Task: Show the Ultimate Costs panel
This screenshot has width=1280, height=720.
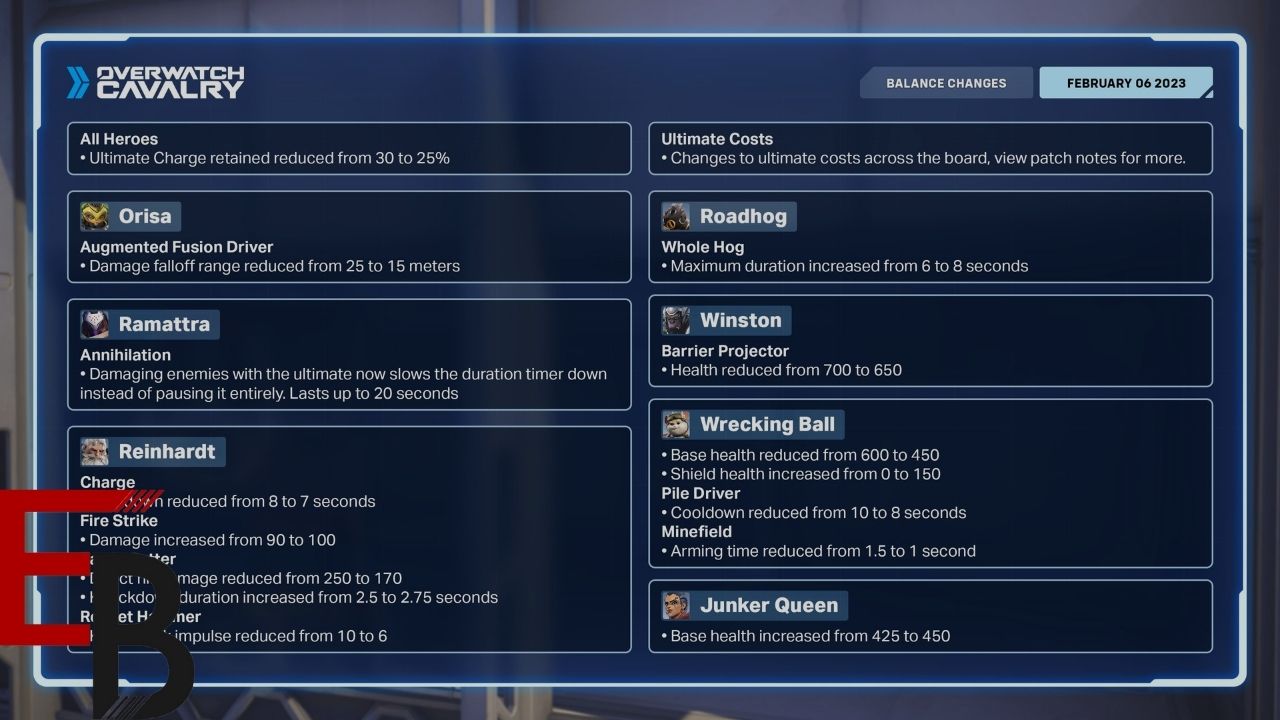Action: pos(930,148)
